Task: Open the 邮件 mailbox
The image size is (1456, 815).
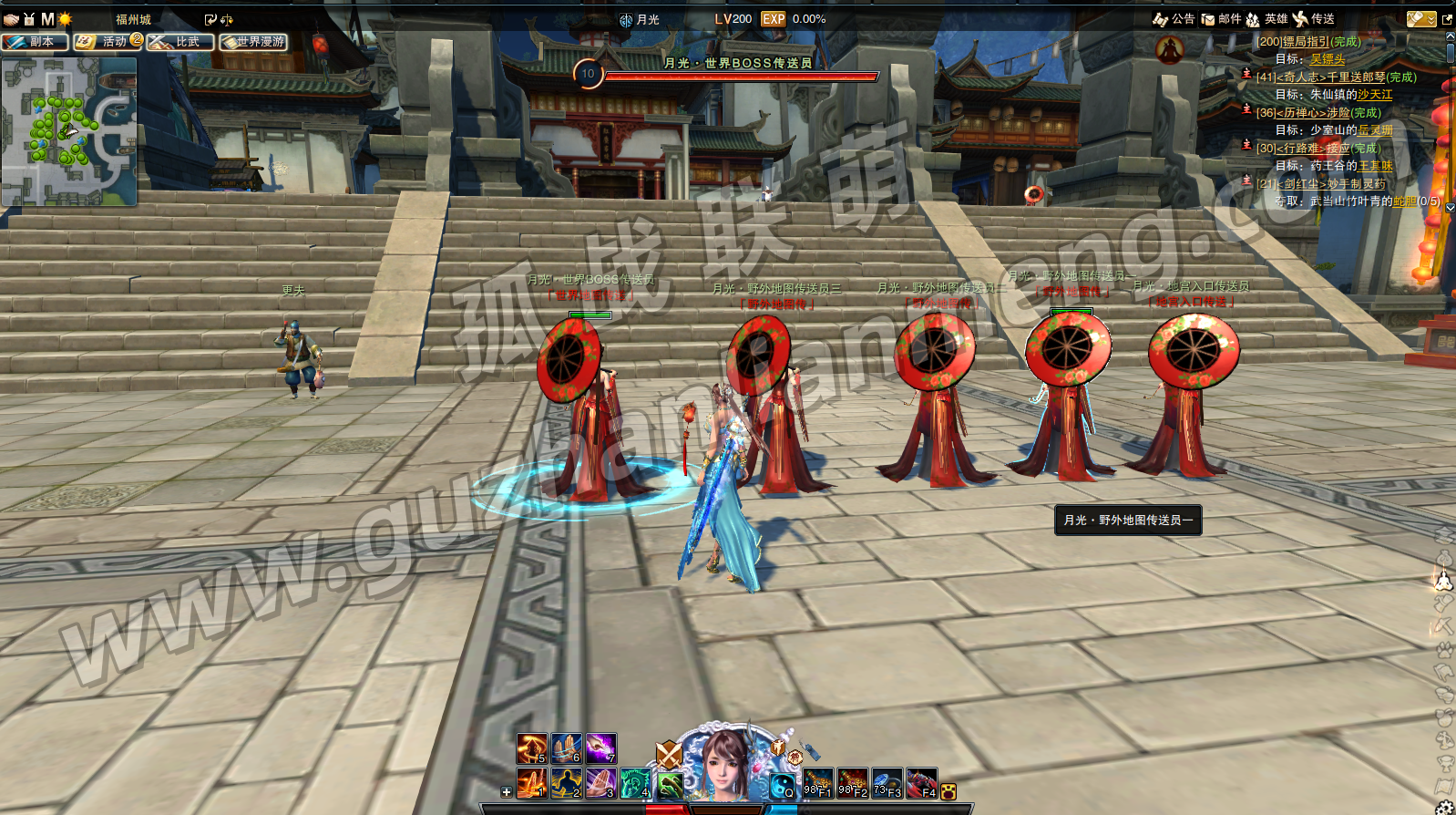Action: (x=1221, y=19)
